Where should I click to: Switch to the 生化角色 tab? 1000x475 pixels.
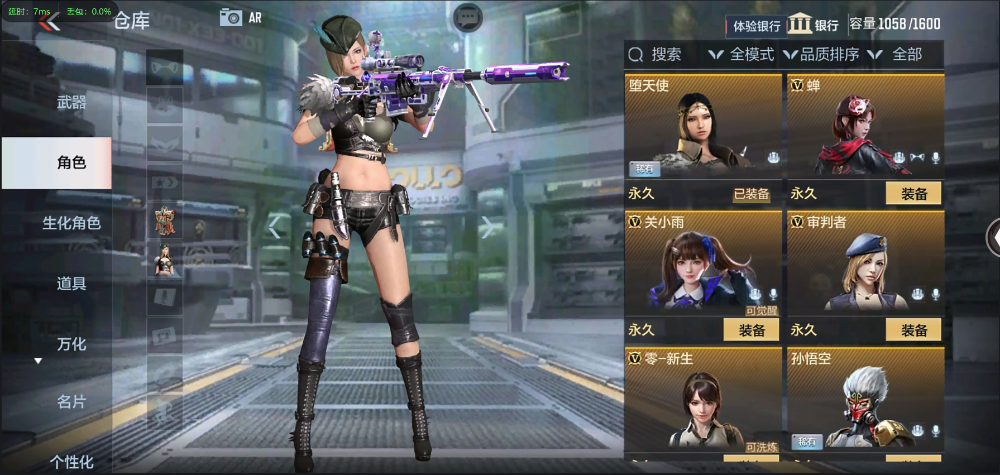pyautogui.click(x=71, y=223)
